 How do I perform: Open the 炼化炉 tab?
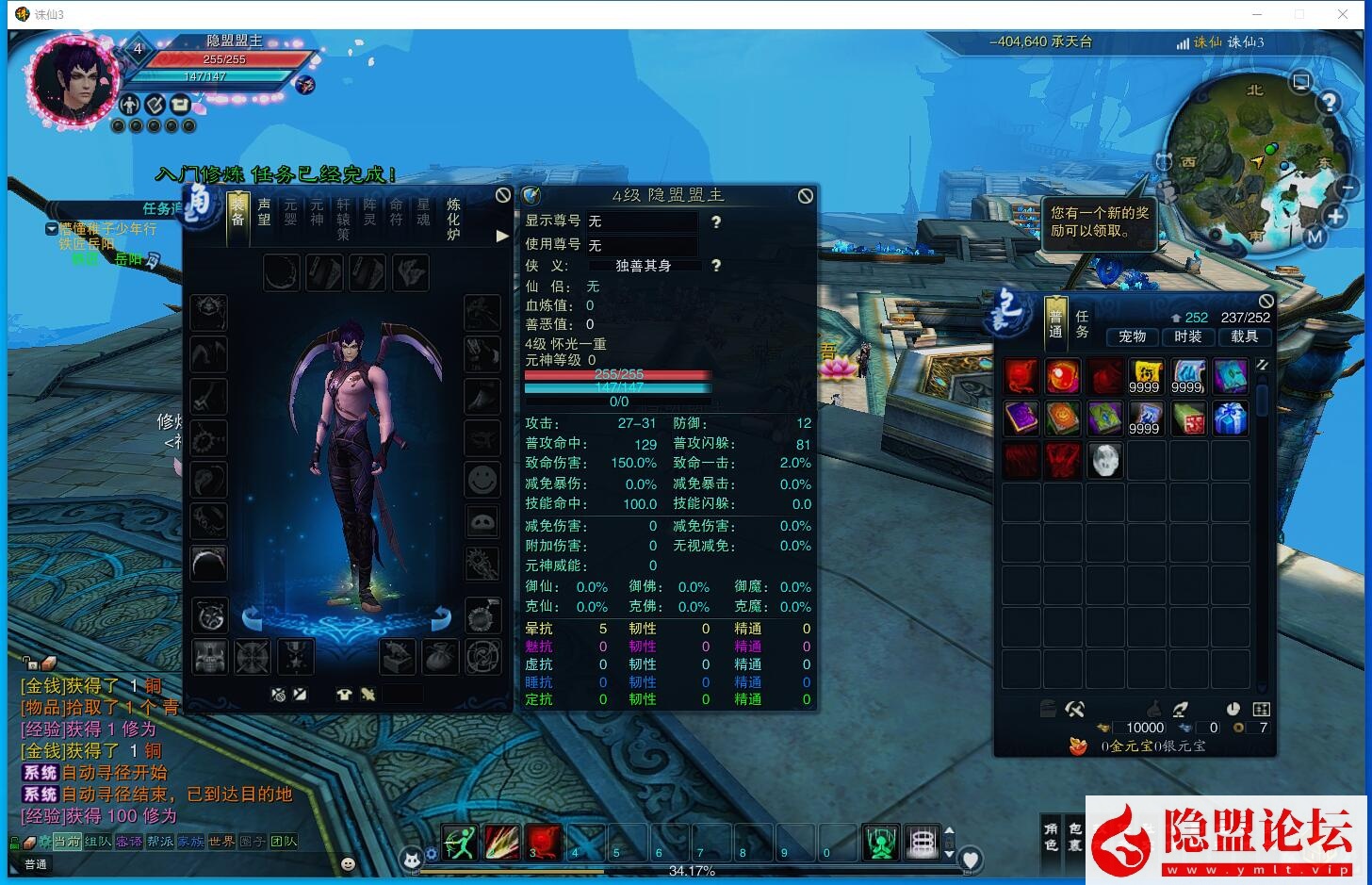click(453, 219)
